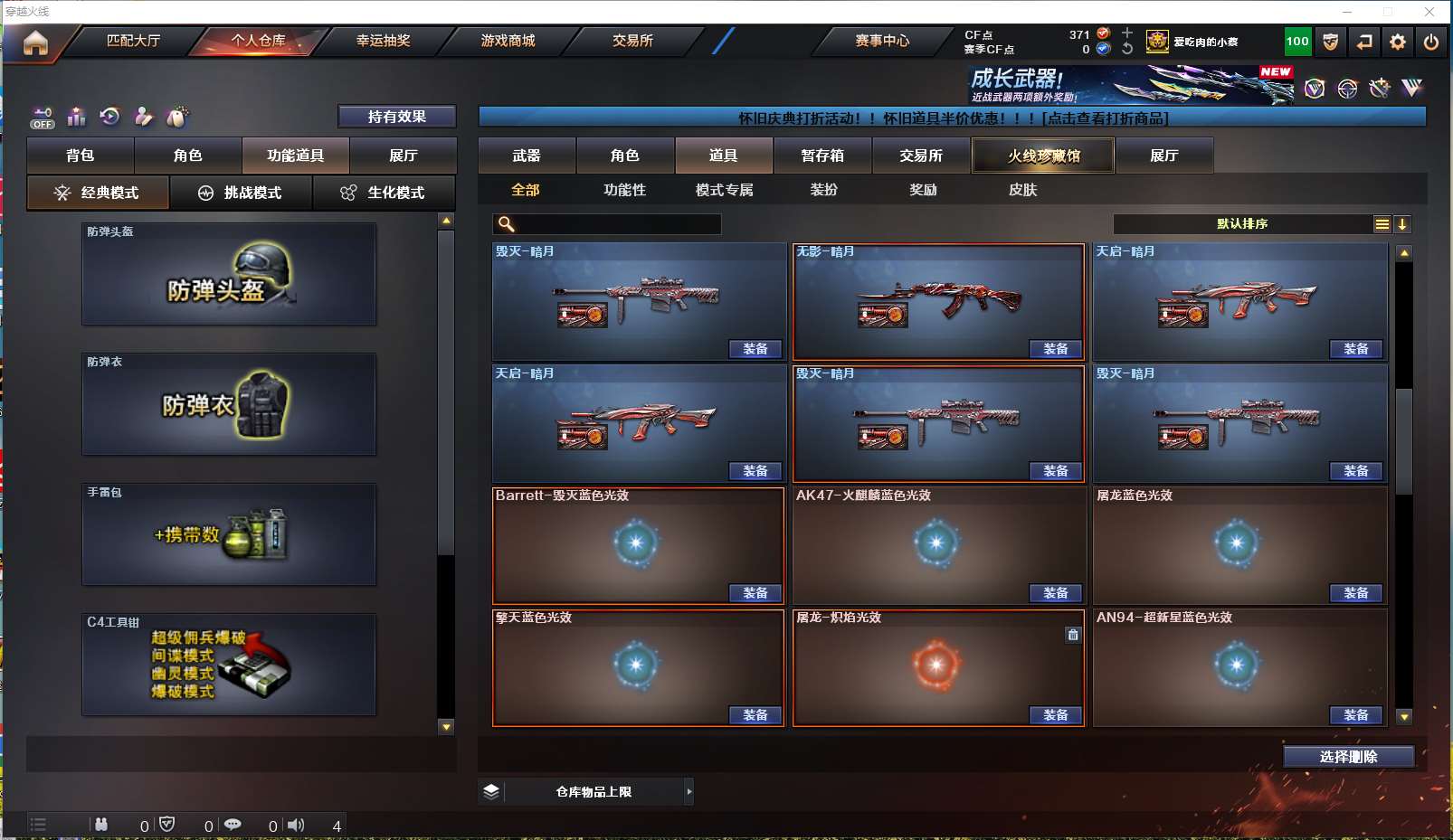1453x840 pixels.
Task: Open the 游戏商城 game shop
Action: [x=508, y=41]
